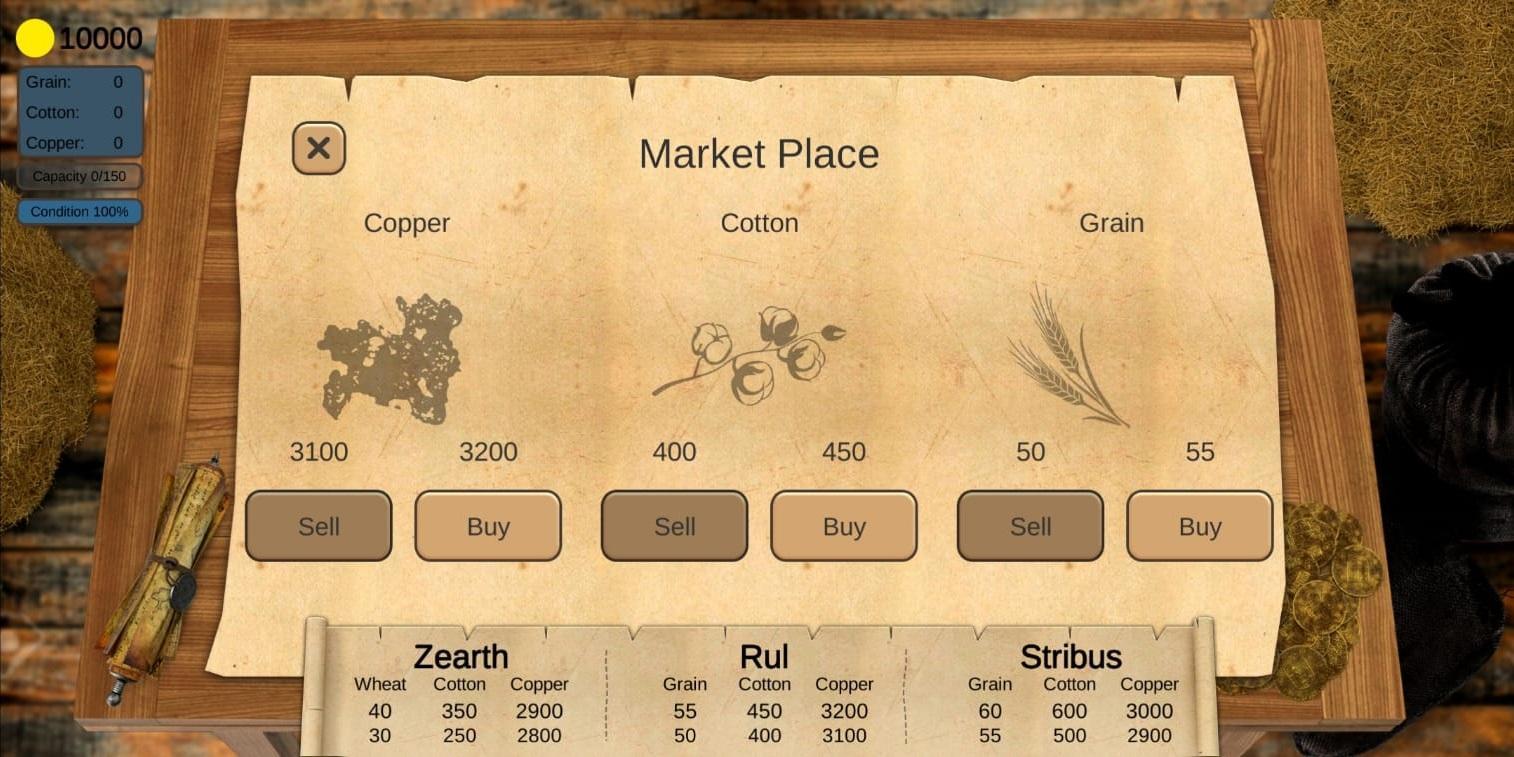Click the copper ore icon
The width and height of the screenshot is (1514, 757).
point(390,360)
